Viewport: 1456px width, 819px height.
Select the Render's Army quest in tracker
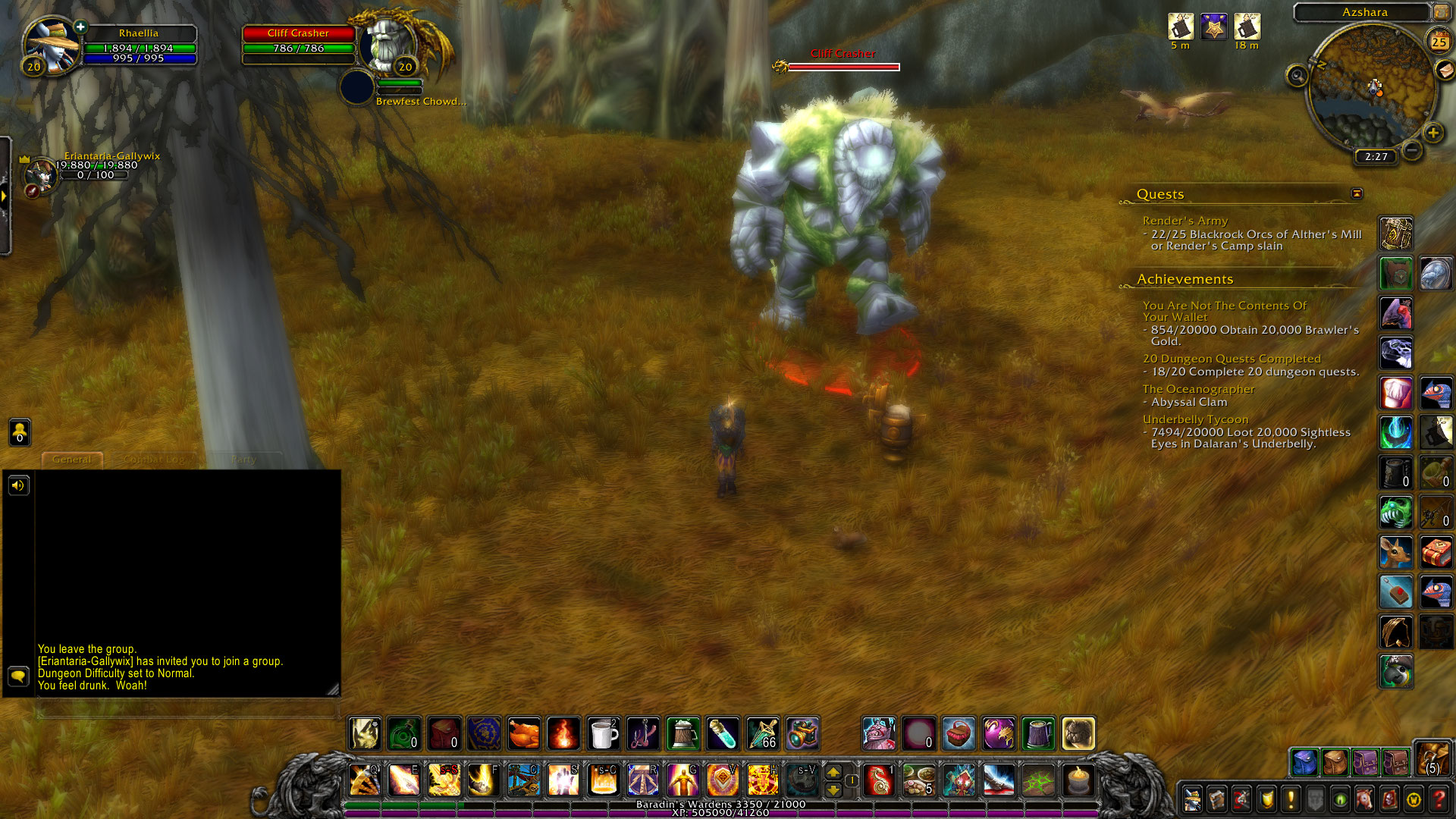coord(1185,221)
